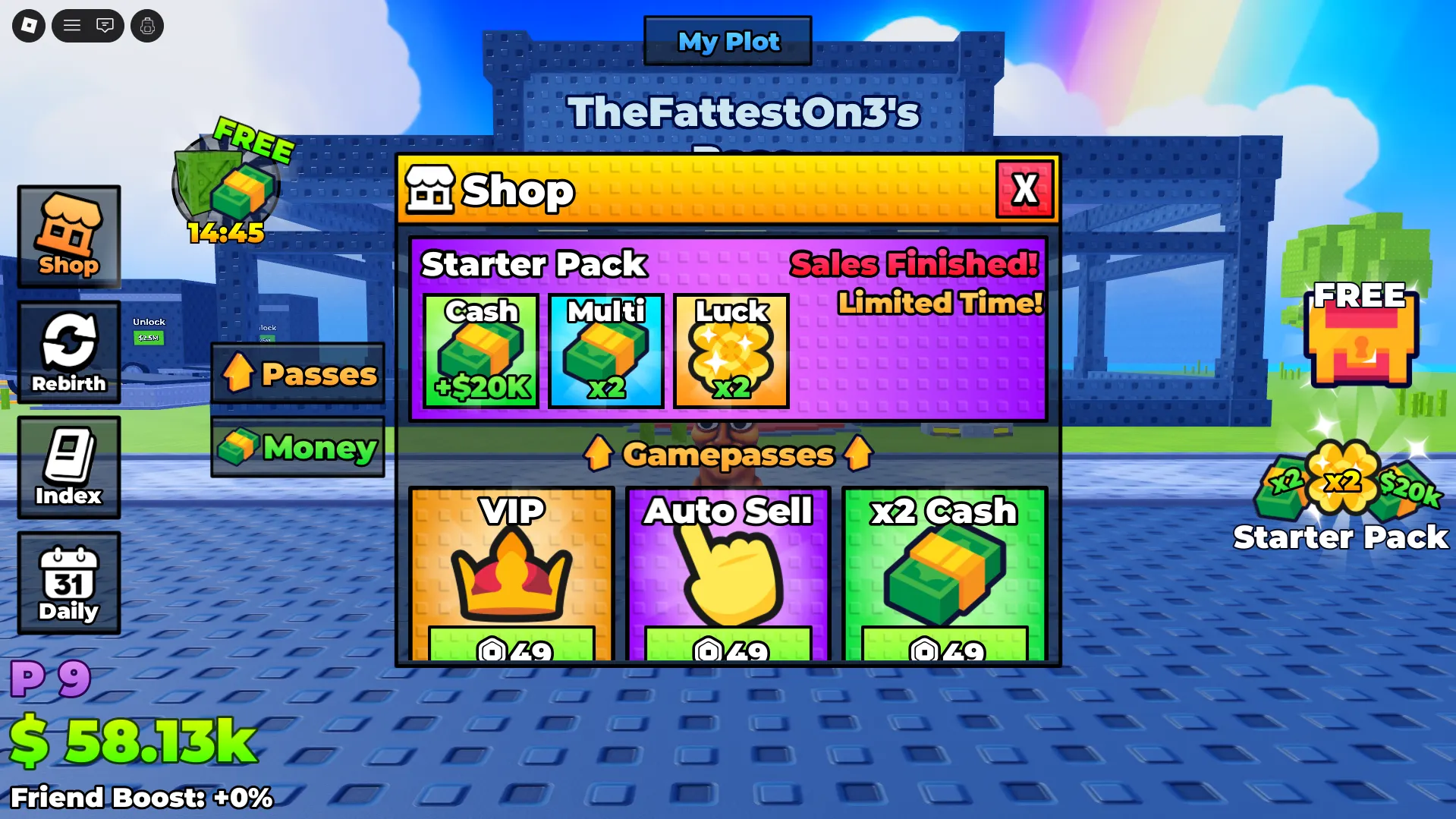Close the Shop window
This screenshot has width=1456, height=819.
[1024, 190]
